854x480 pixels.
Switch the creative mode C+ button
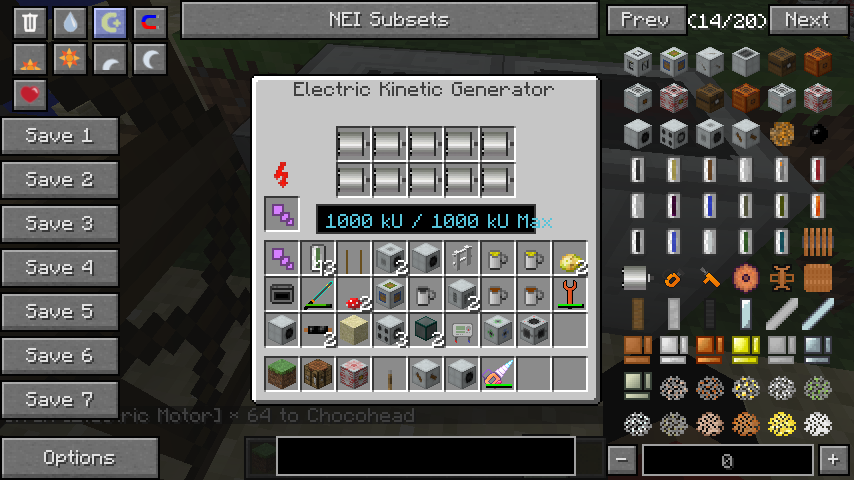click(x=109, y=23)
